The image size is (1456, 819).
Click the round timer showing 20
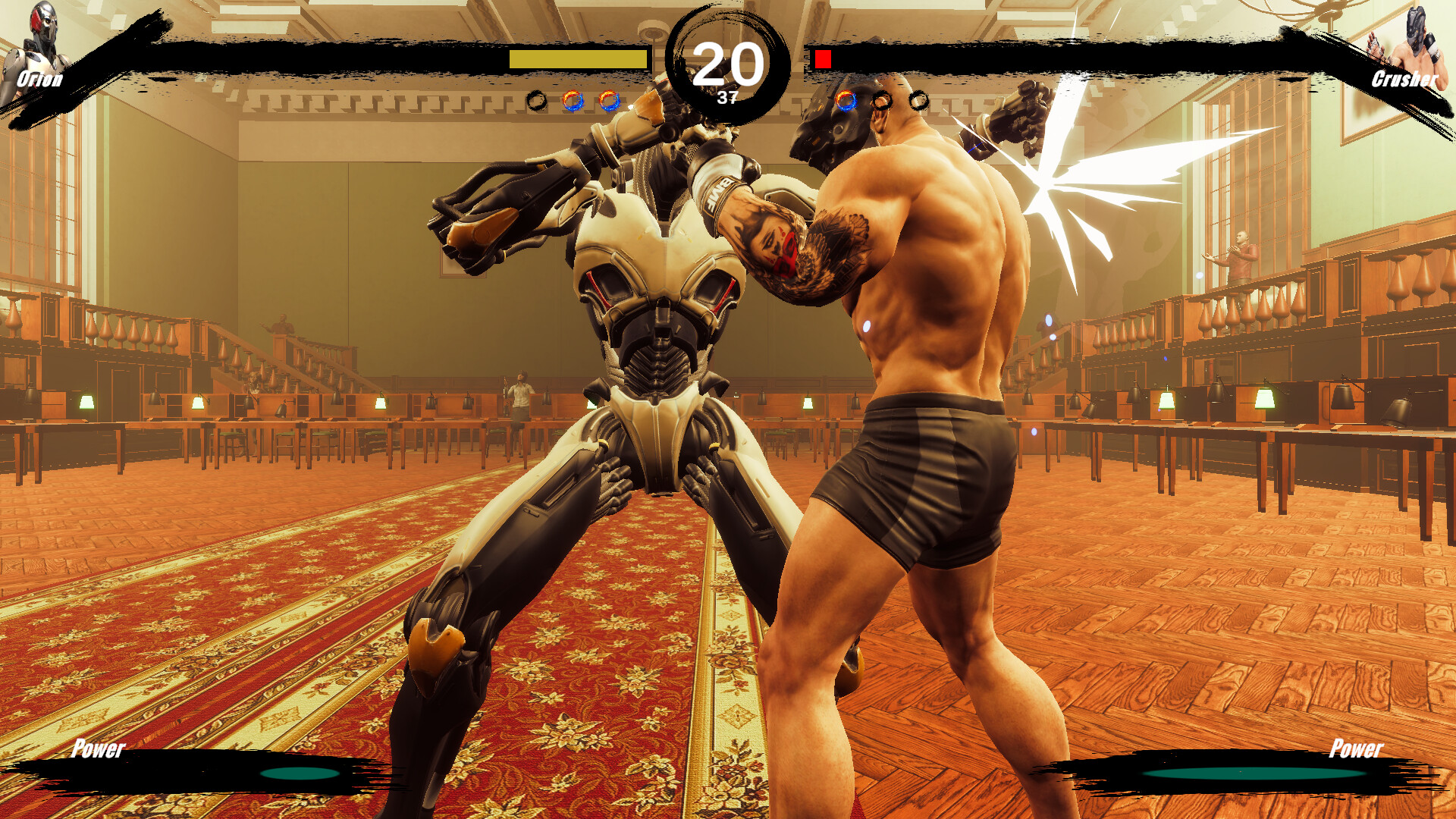[726, 64]
